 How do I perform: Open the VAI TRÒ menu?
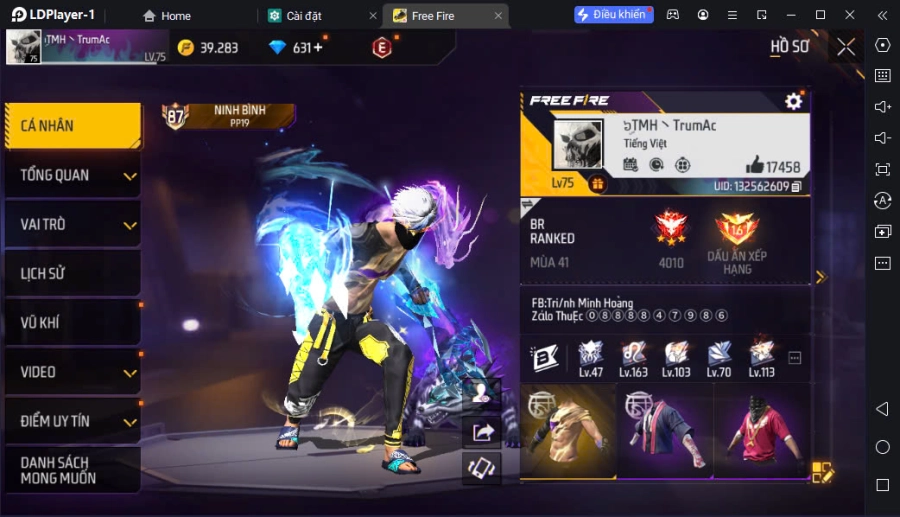point(70,224)
